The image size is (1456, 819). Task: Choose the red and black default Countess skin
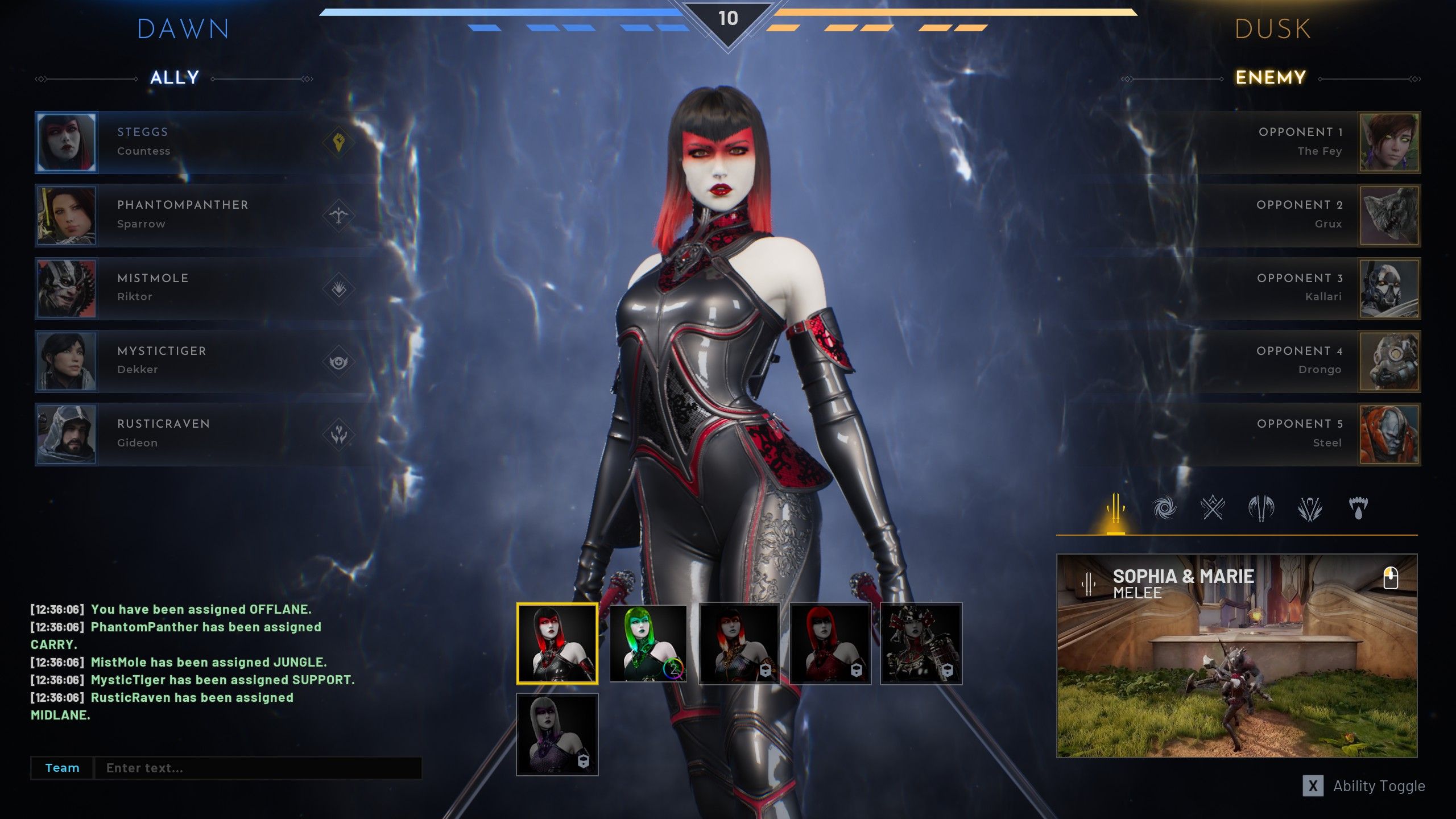click(557, 643)
